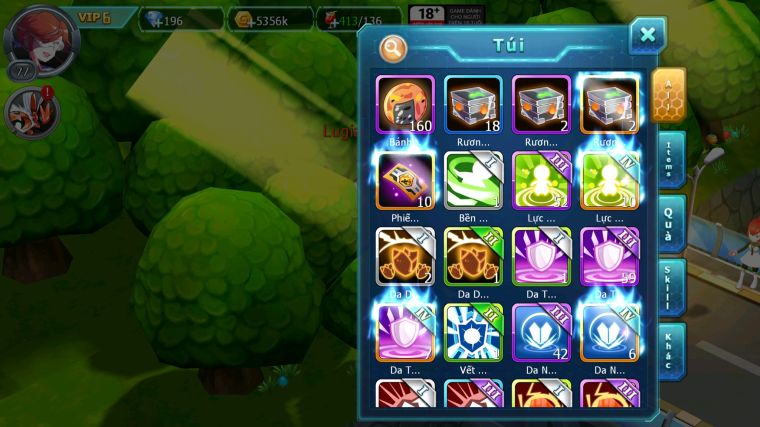Switch to the Quà tab
The height and width of the screenshot is (427, 760).
(x=670, y=223)
